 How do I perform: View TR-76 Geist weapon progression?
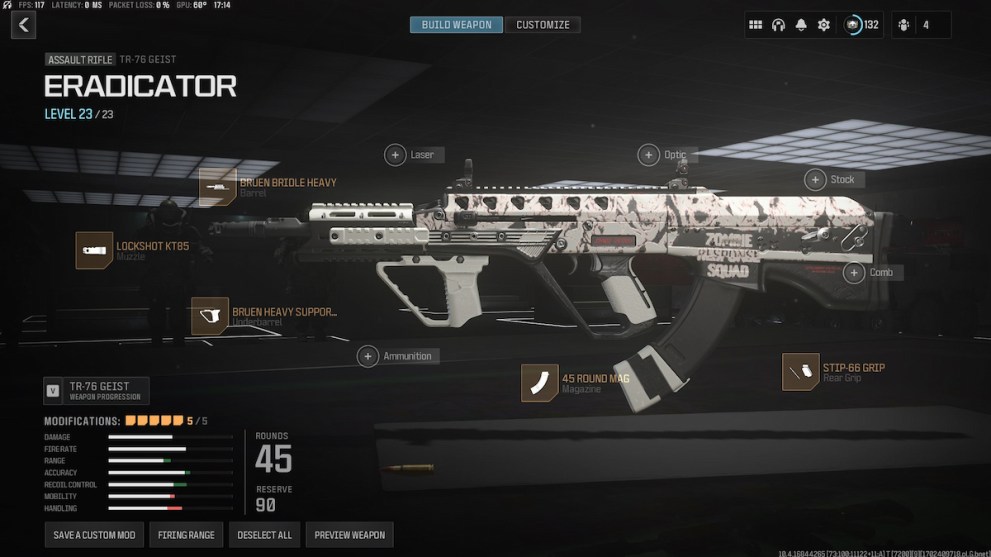tap(96, 390)
